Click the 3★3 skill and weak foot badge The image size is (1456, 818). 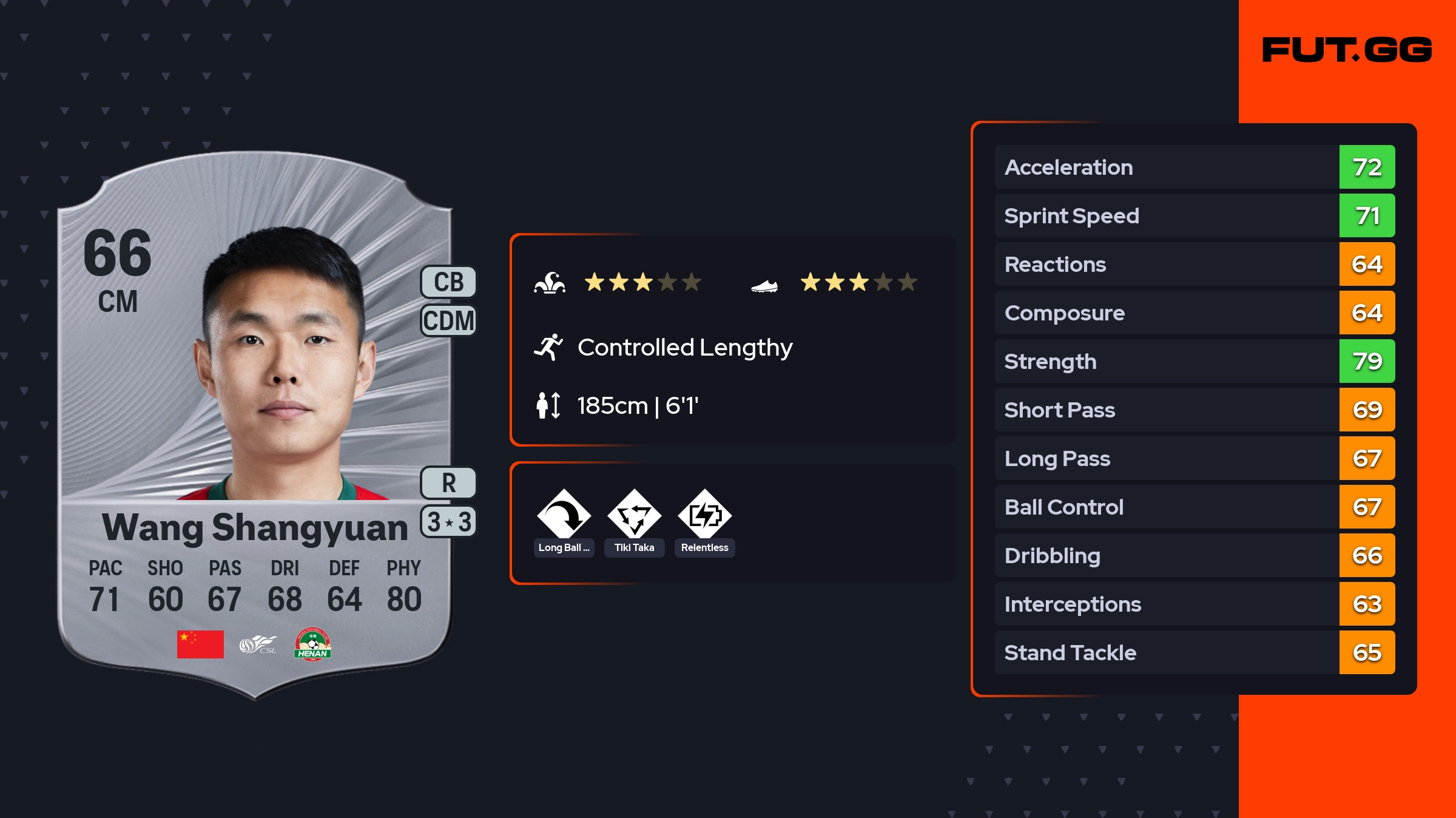[x=448, y=522]
